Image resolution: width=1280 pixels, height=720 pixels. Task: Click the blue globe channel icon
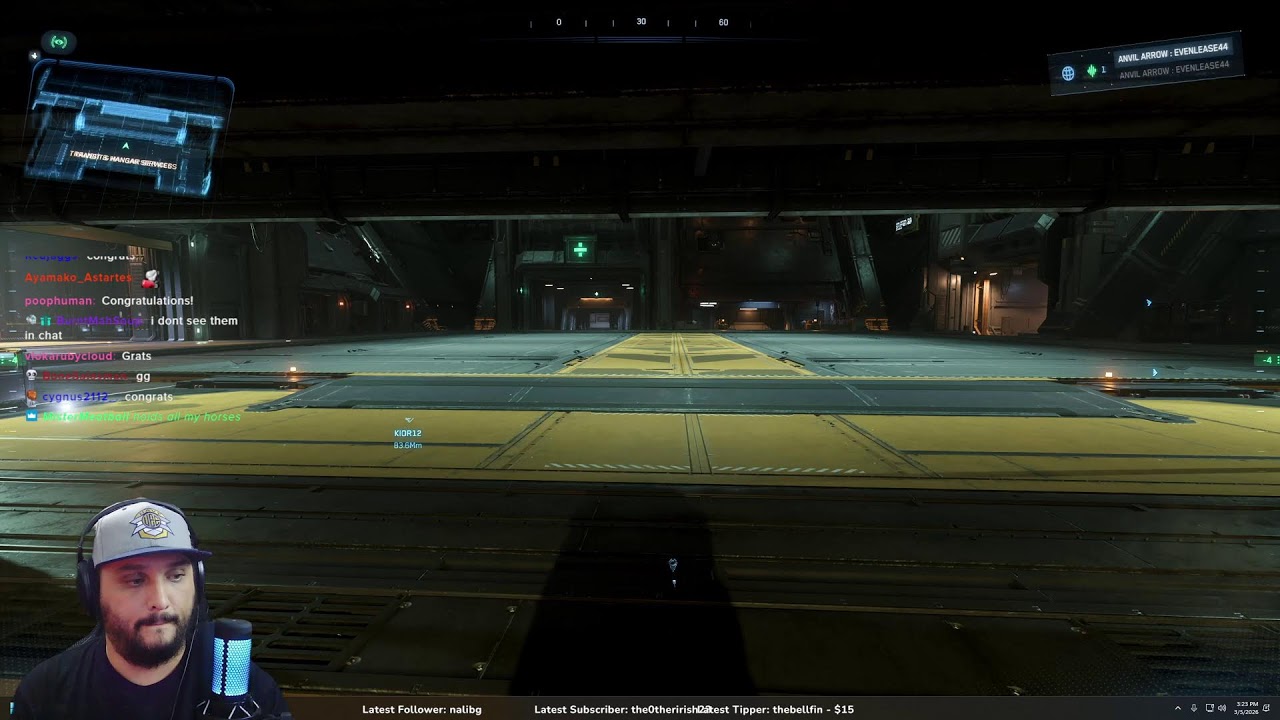(1068, 73)
